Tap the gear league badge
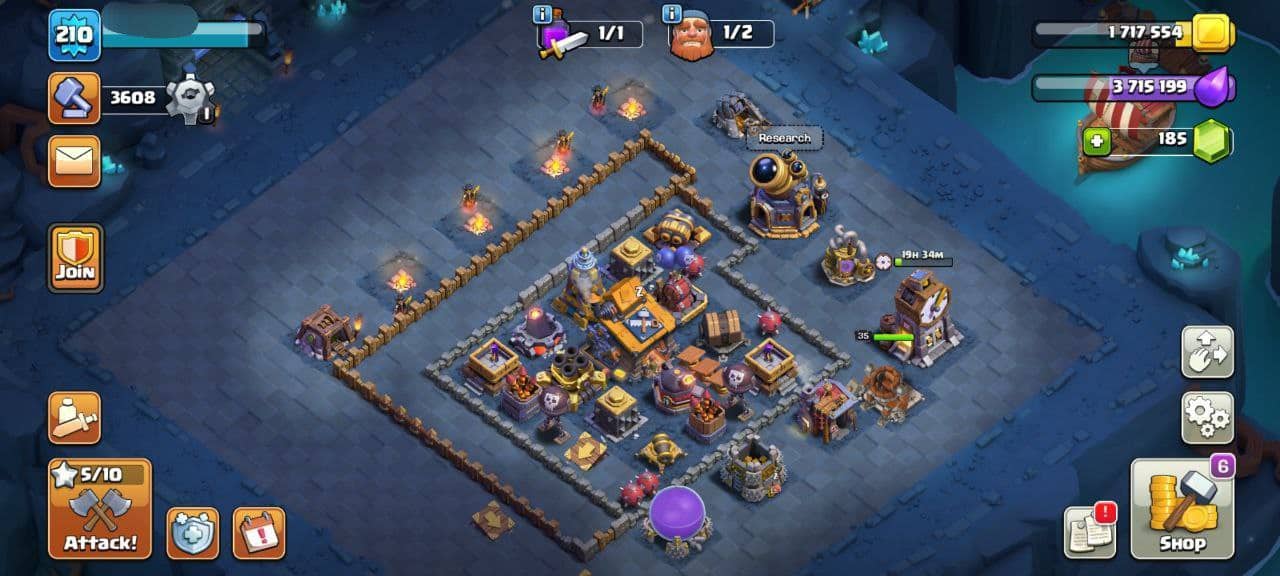 (190, 98)
